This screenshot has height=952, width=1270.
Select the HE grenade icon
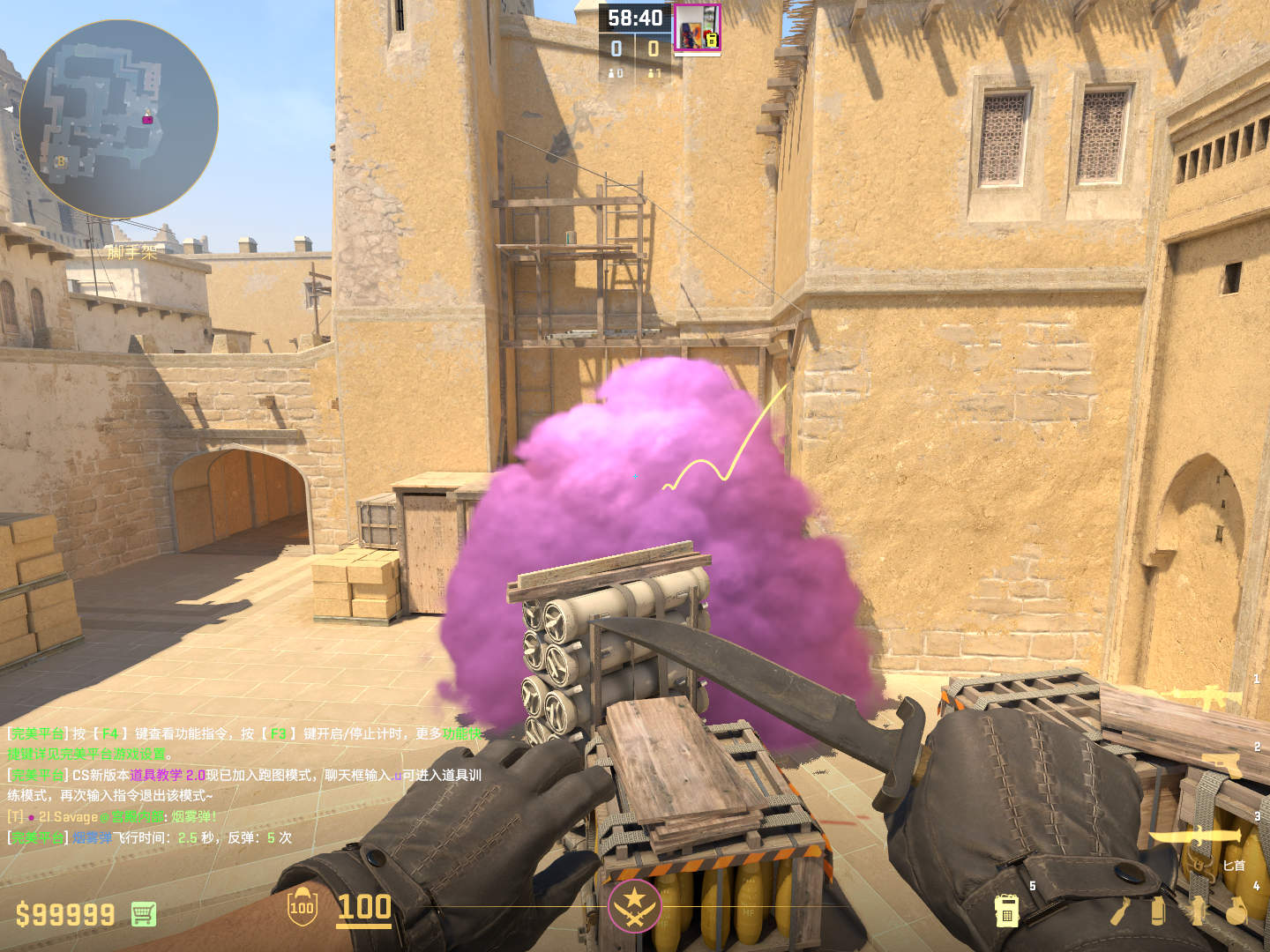click(x=1236, y=911)
